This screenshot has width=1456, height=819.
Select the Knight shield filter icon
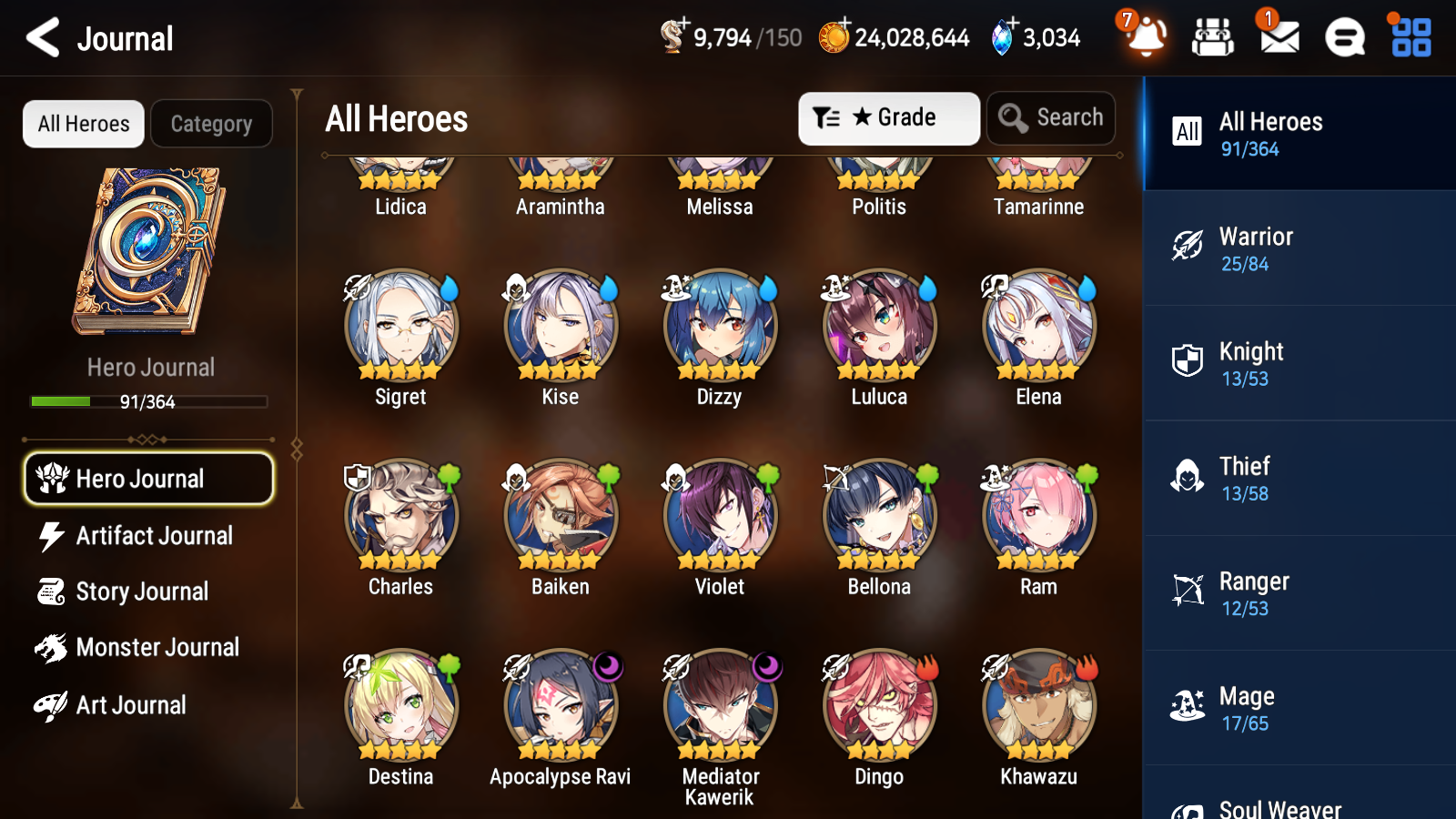click(x=1188, y=362)
